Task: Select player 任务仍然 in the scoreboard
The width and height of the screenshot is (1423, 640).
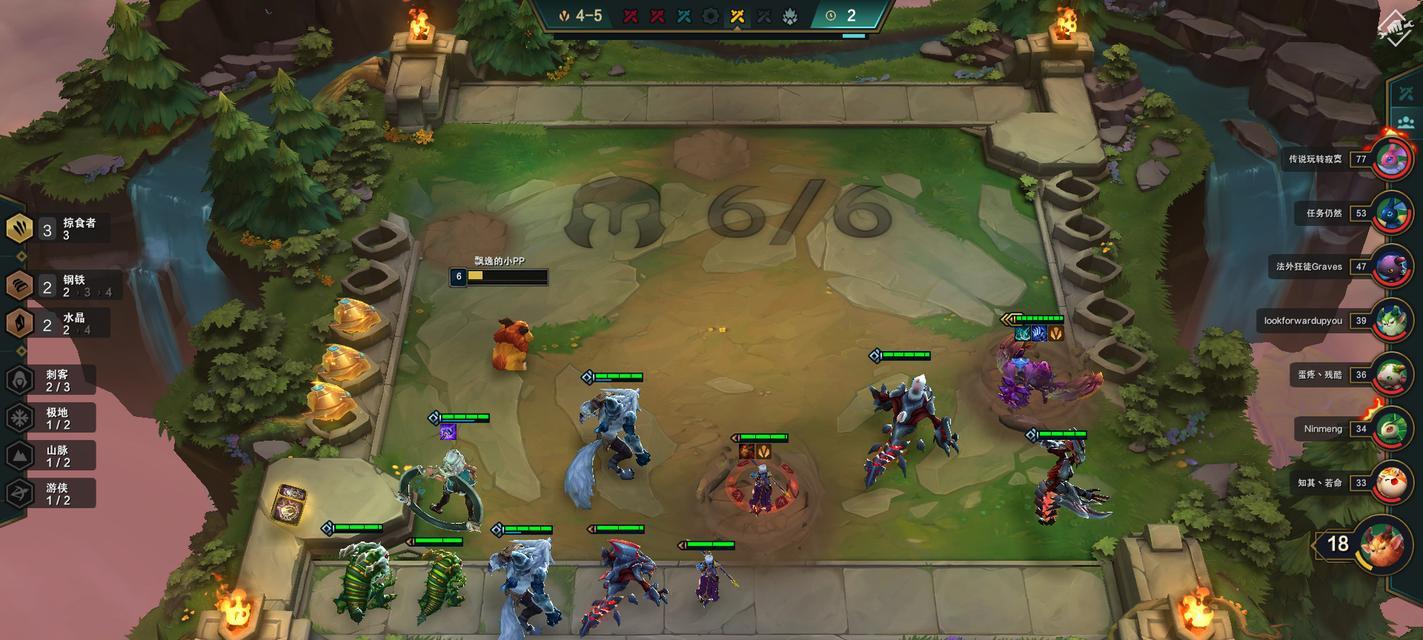Action: tap(1391, 213)
